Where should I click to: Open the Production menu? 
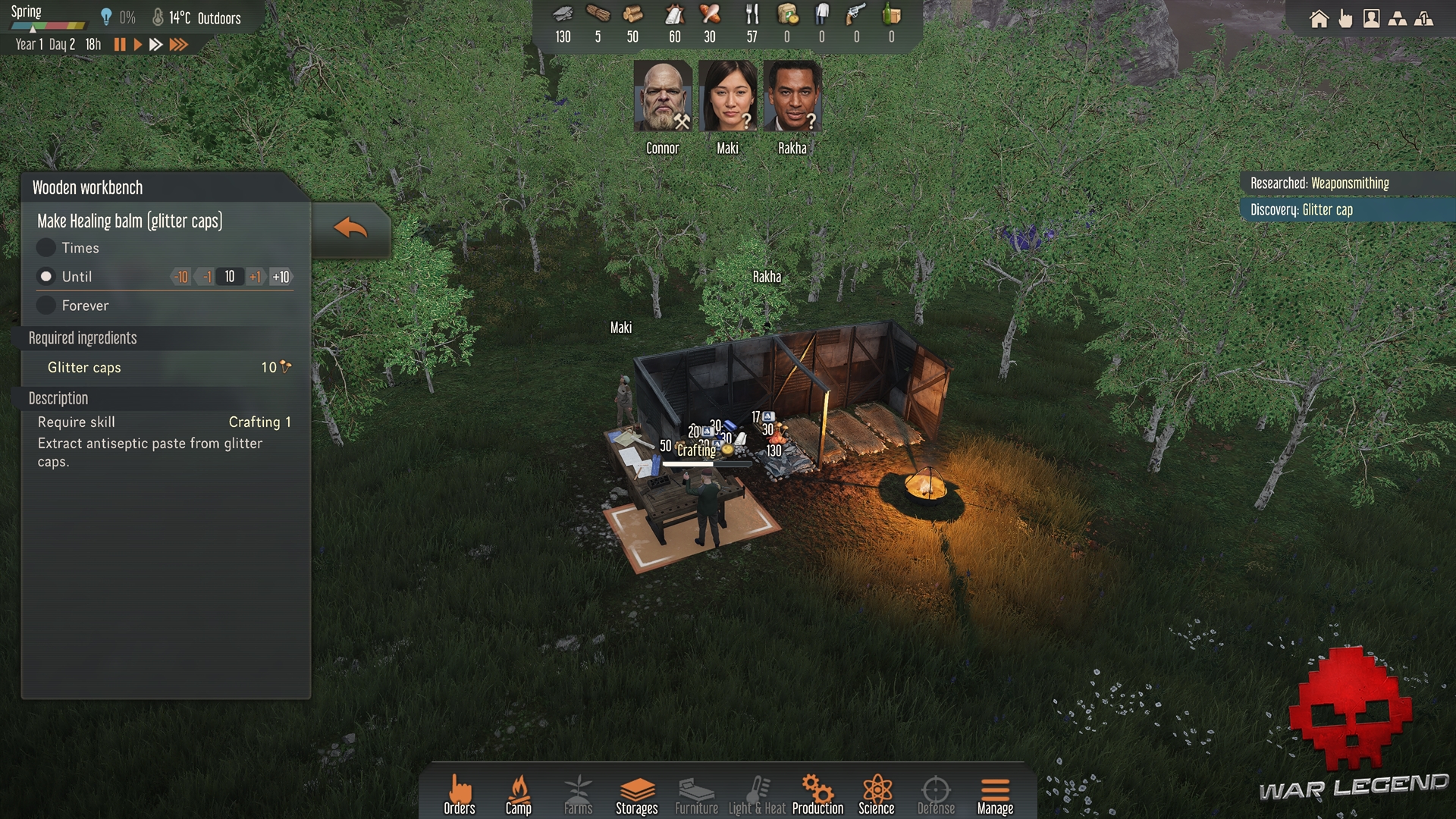coord(817,795)
